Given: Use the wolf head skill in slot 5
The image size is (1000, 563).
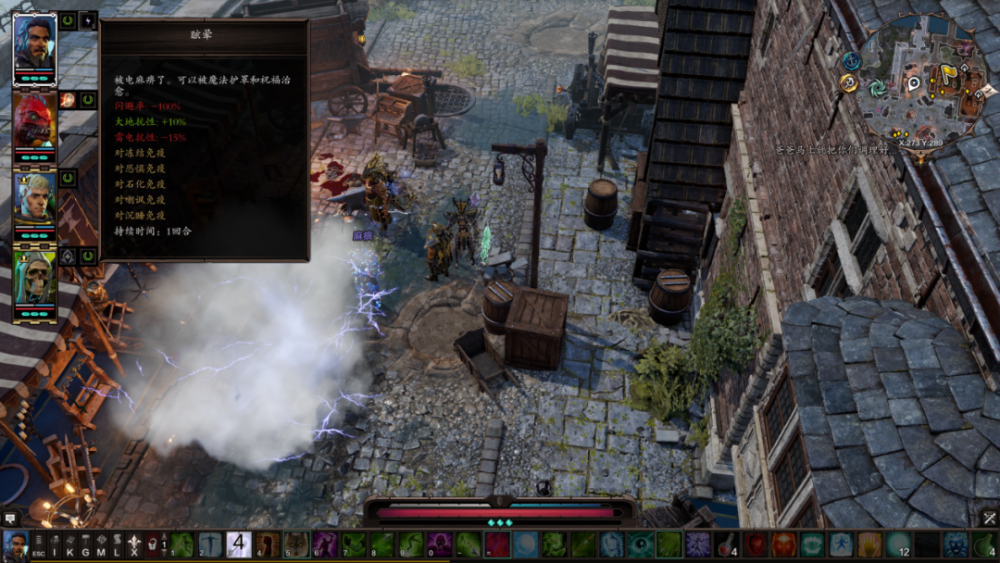Looking at the screenshot, I should pyautogui.click(x=296, y=545).
